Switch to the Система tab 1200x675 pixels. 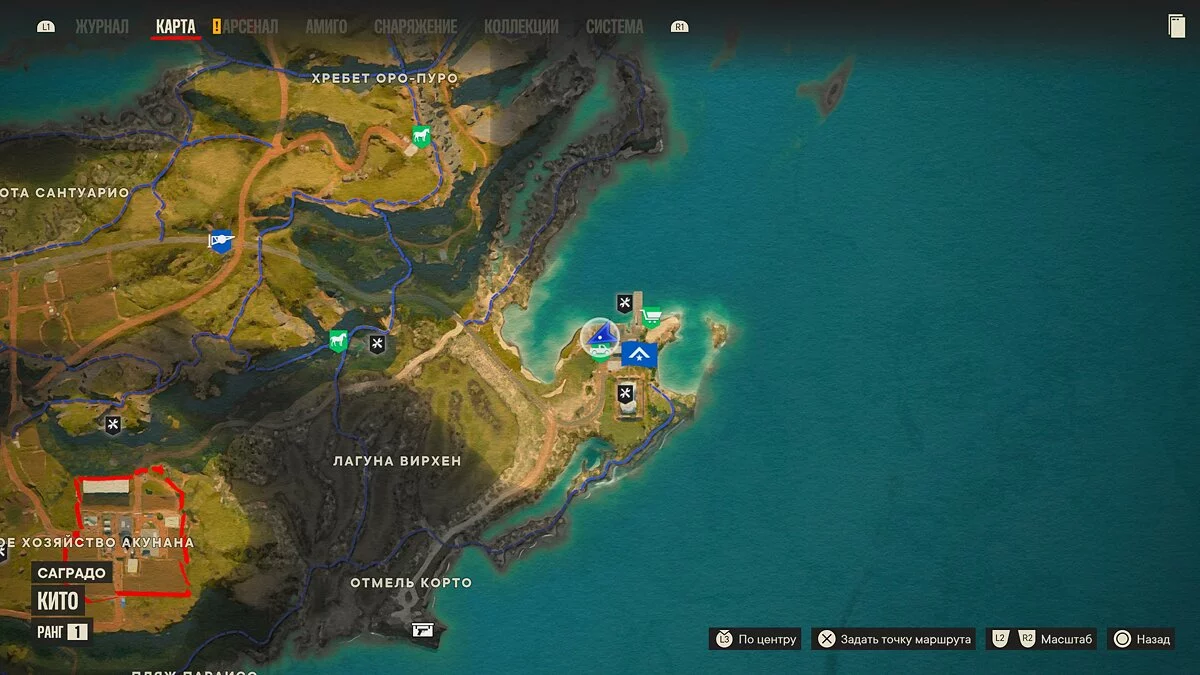tap(614, 27)
